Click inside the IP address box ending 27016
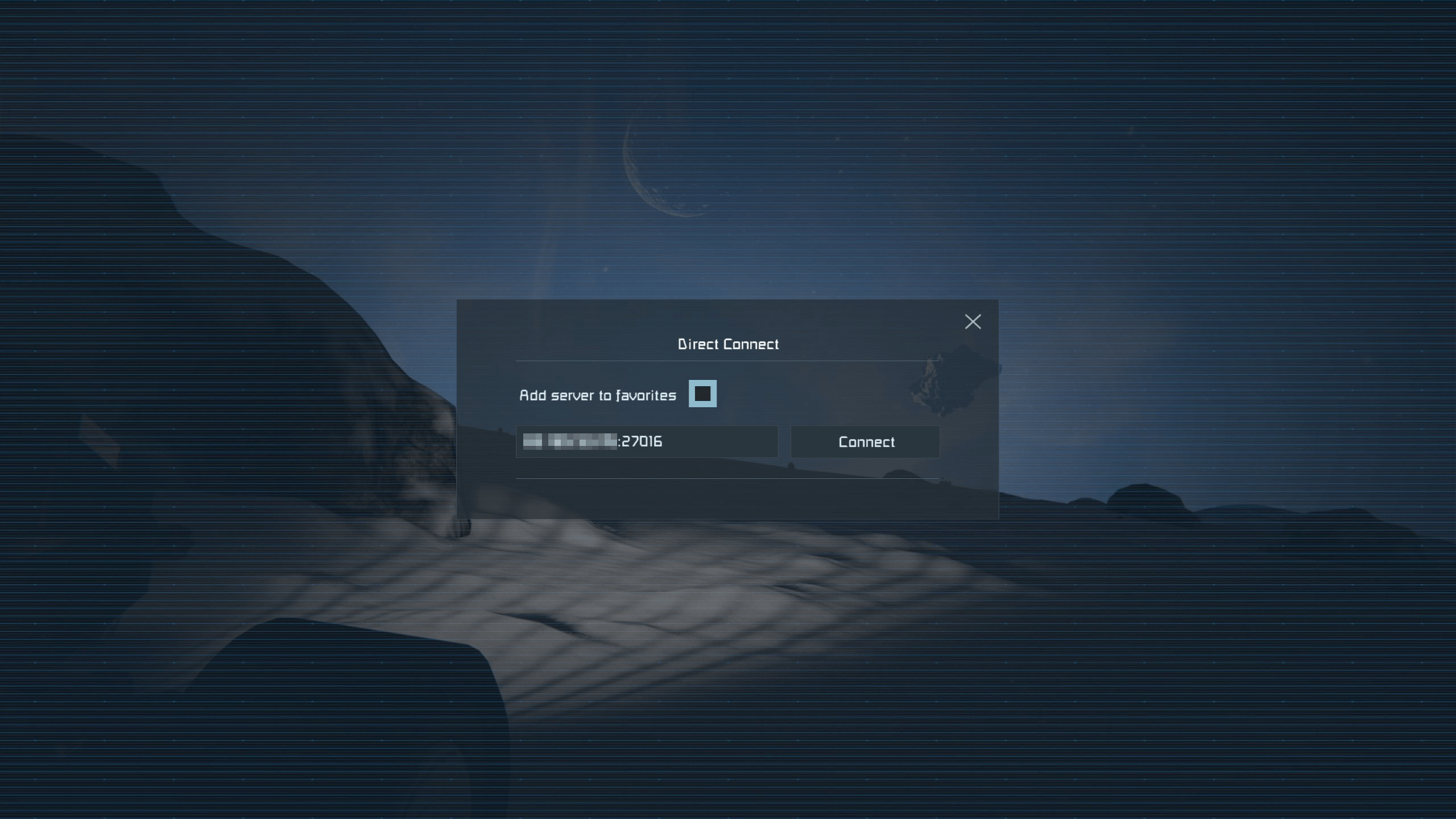The height and width of the screenshot is (819, 1456). (647, 442)
